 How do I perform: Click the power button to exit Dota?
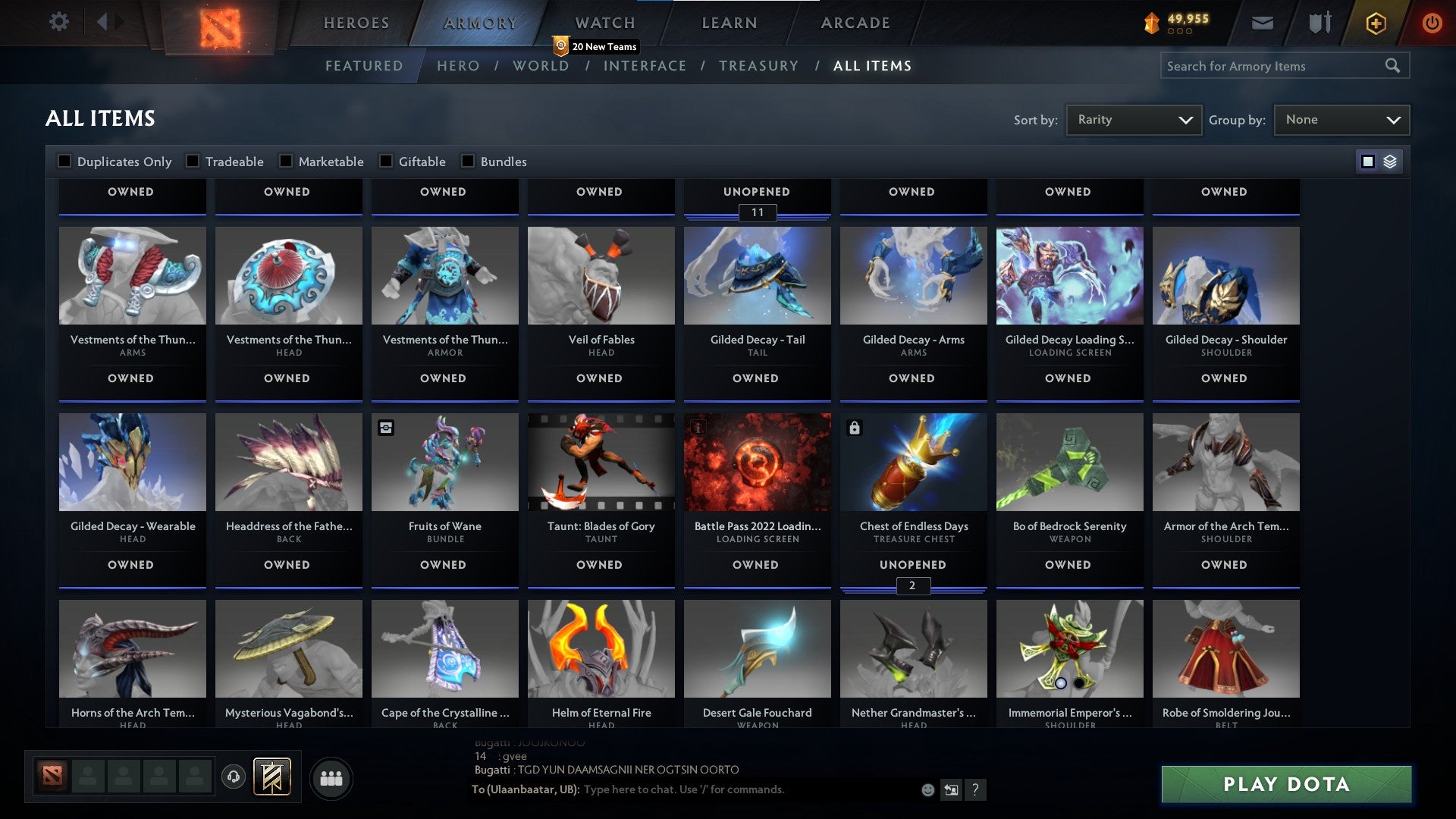coord(1433,23)
